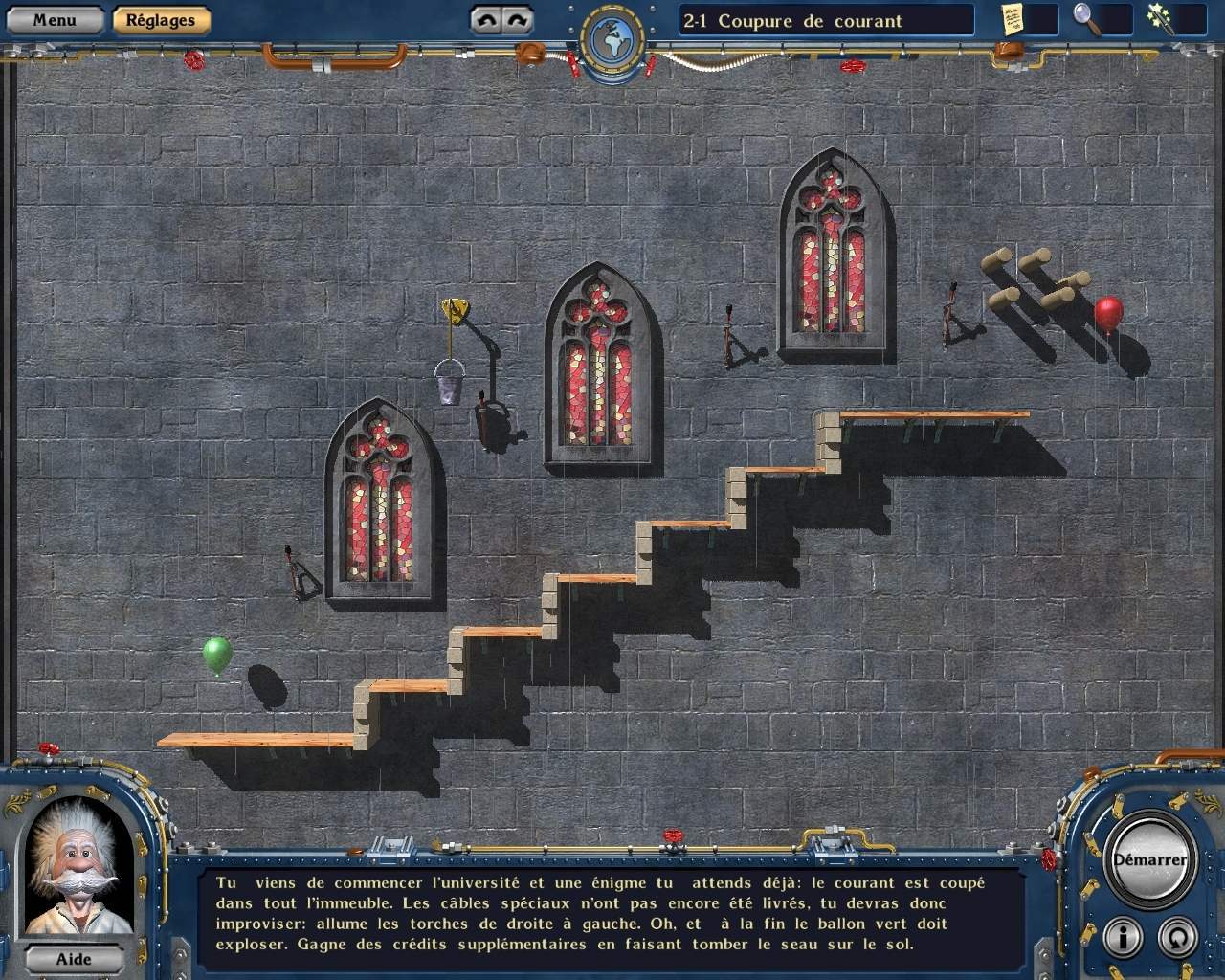
Task: Show level info with the 'i' button
Action: [x=1122, y=935]
